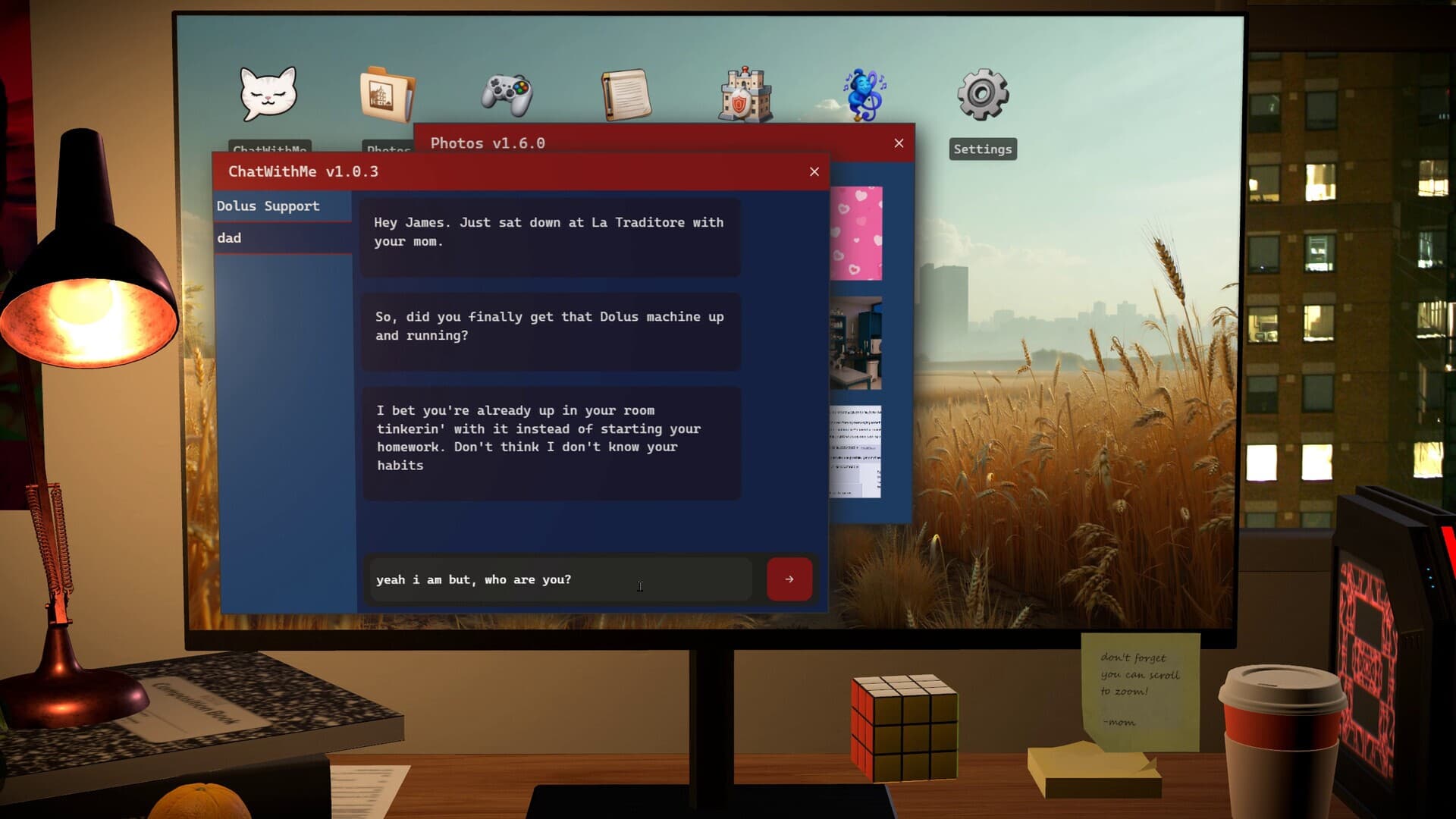Viewport: 1456px width, 819px height.
Task: Close the ChatWithMe v1.0.3 window
Action: 814,171
